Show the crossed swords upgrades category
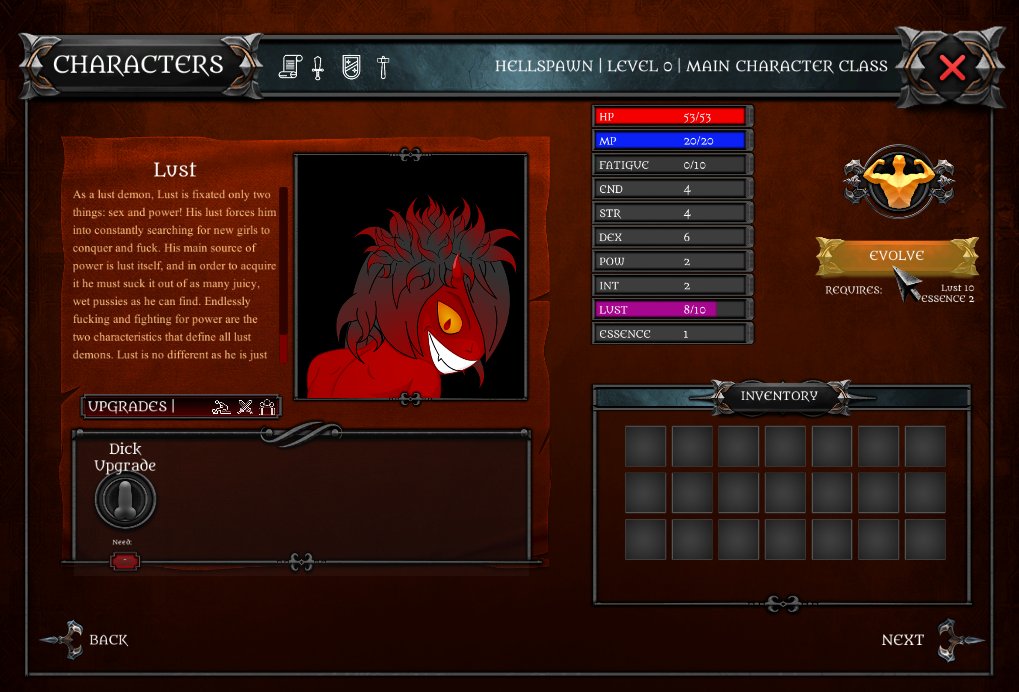The height and width of the screenshot is (692, 1019). click(245, 406)
